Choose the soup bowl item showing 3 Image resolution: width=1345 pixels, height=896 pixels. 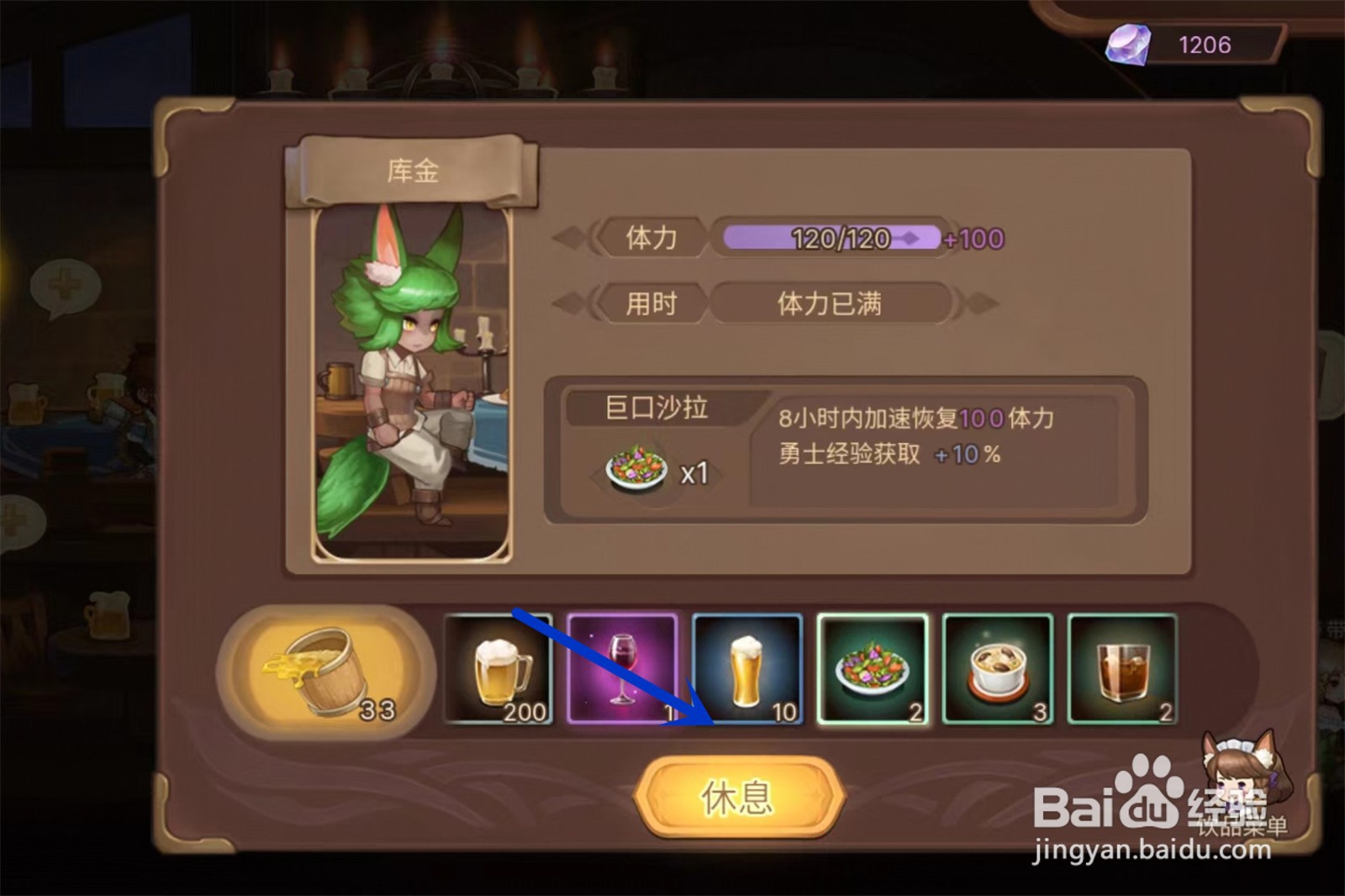pyautogui.click(x=997, y=668)
